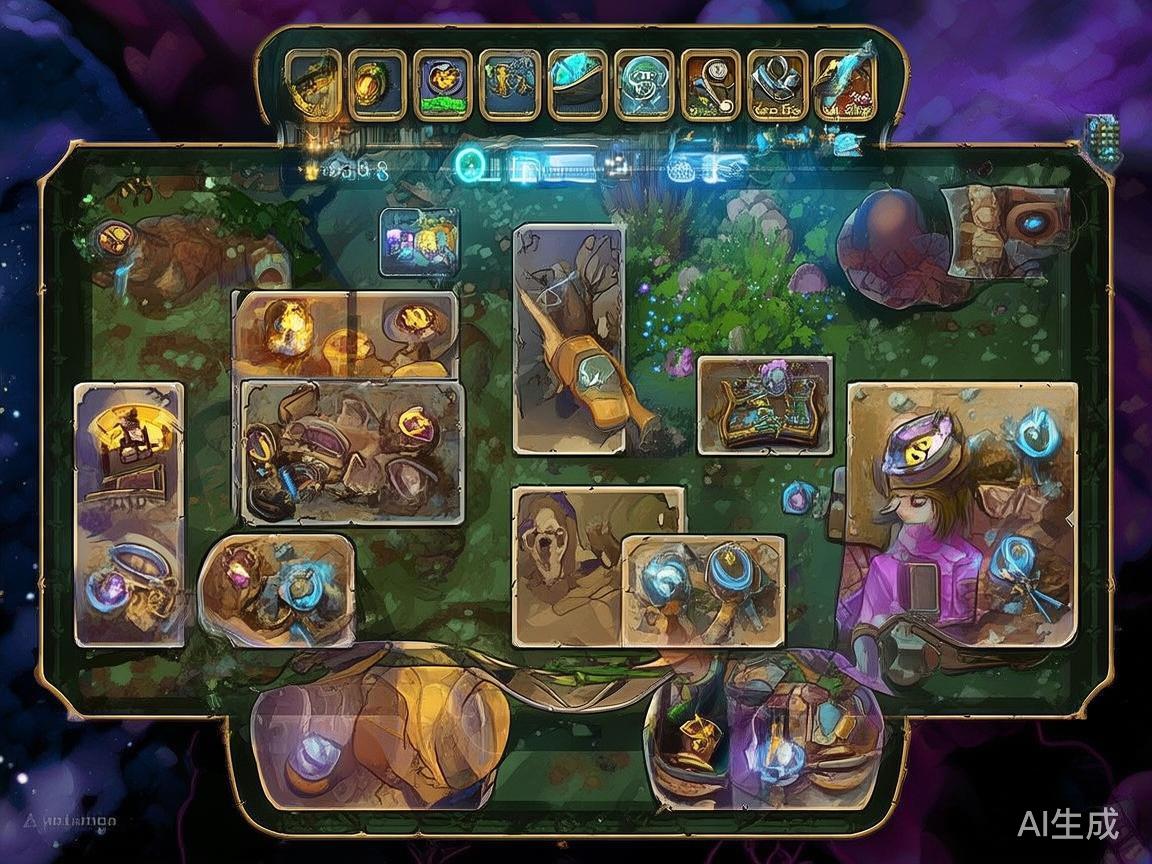Image resolution: width=1152 pixels, height=864 pixels.
Task: Click the glowing cyan ring below the icon bar
Action: pyautogui.click(x=469, y=160)
